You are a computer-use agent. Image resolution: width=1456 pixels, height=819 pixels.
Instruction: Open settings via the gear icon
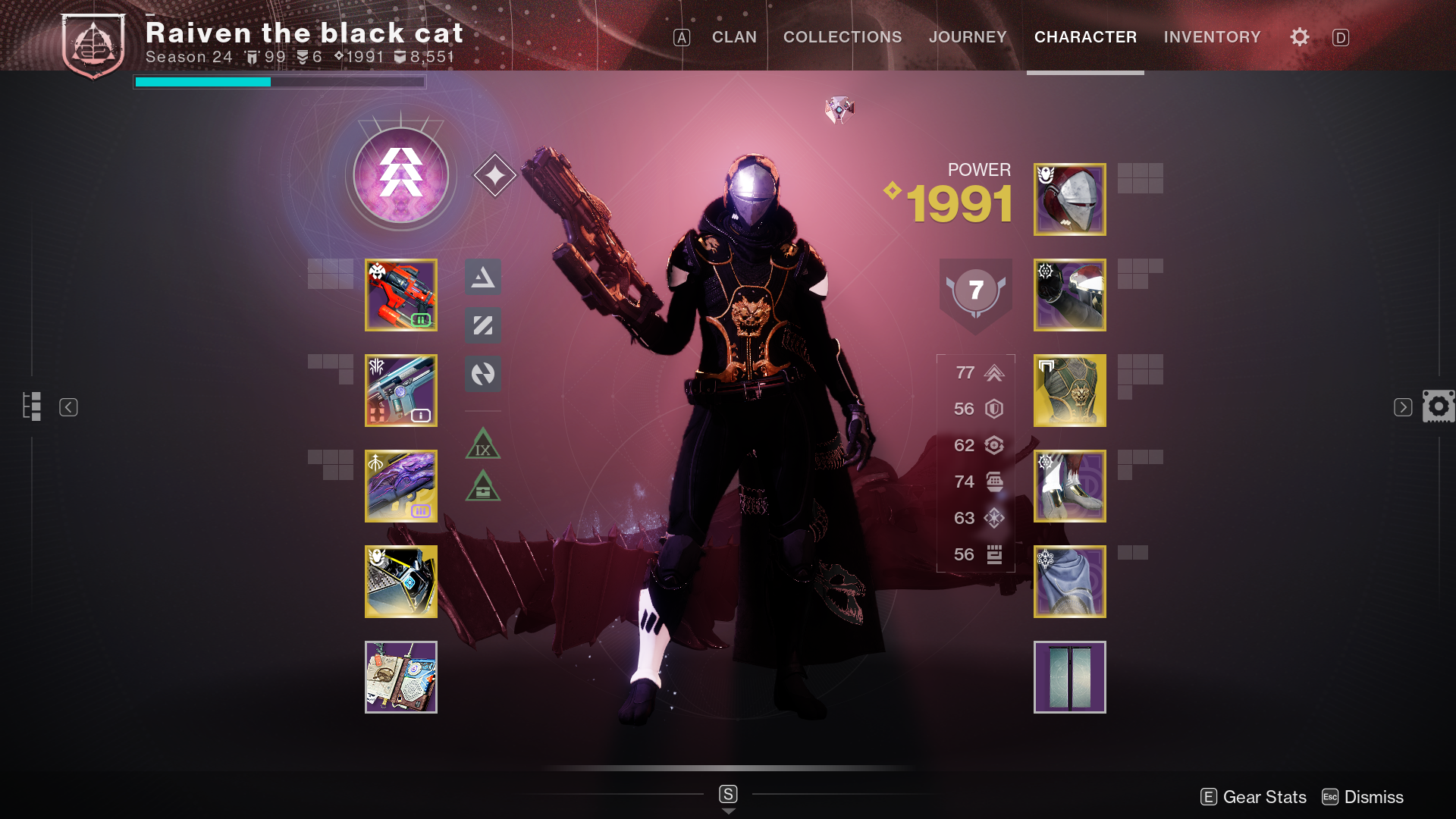[1299, 37]
